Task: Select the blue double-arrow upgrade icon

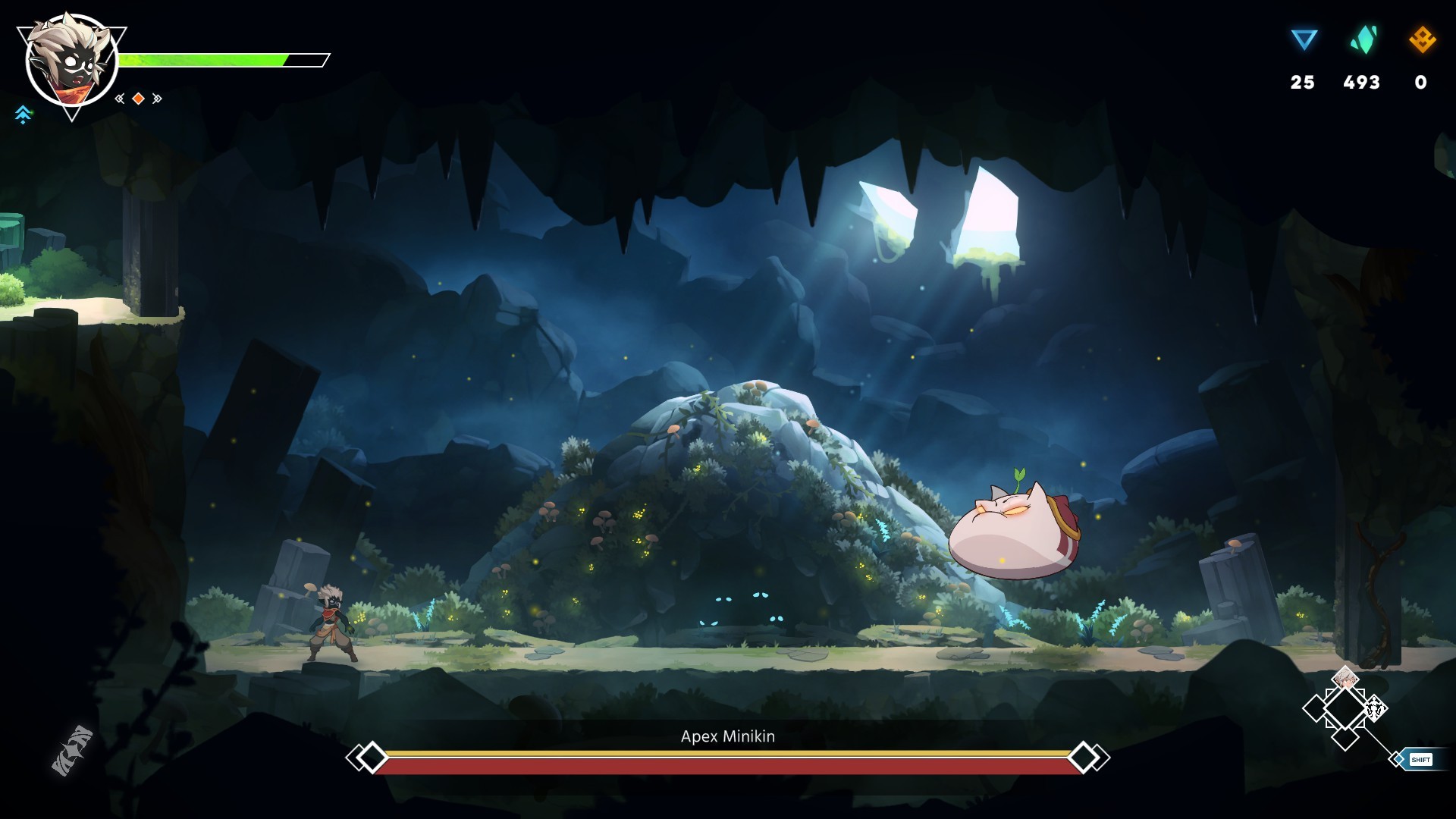Action: pos(24,115)
